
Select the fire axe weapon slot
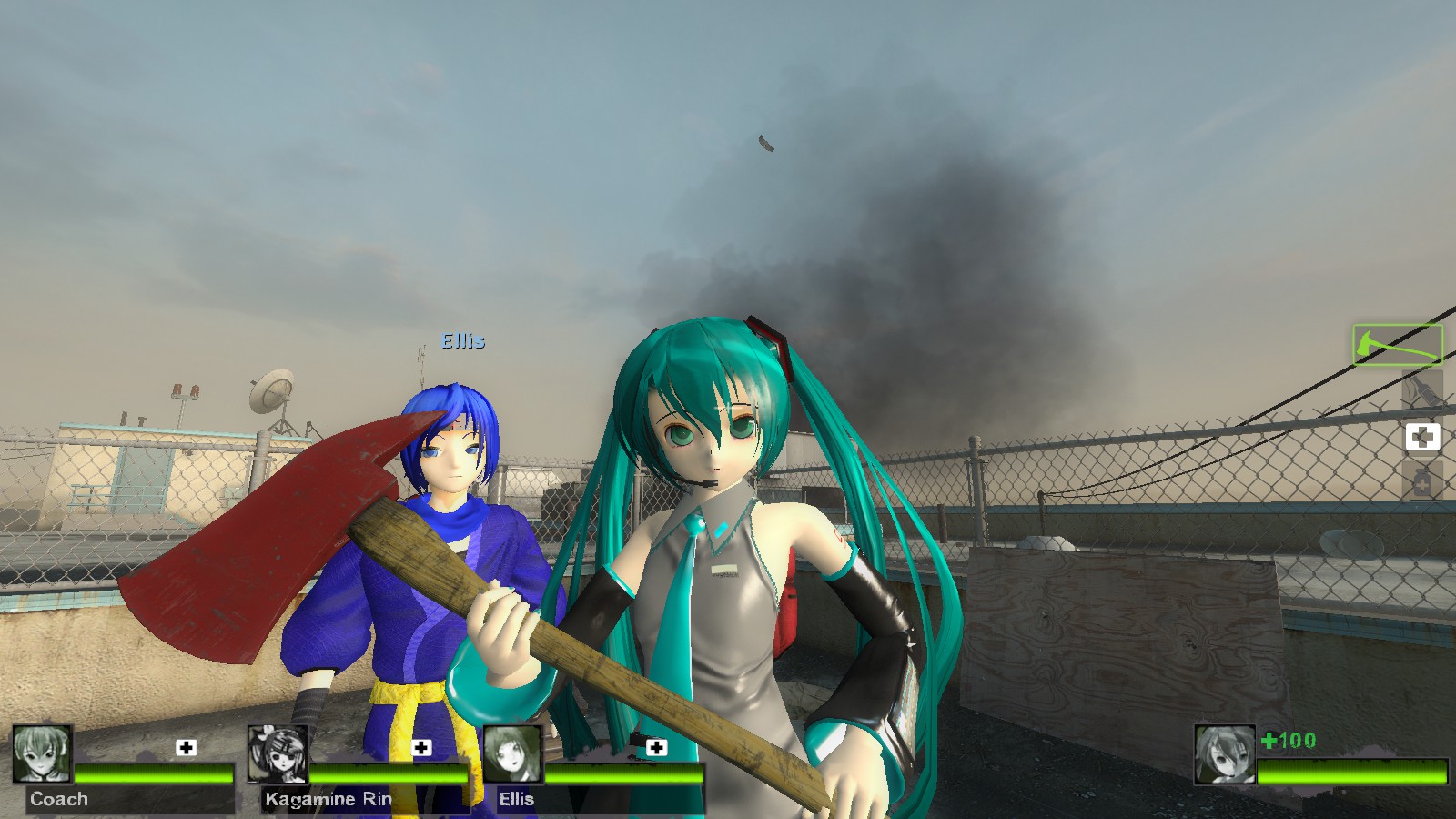[x=1397, y=346]
